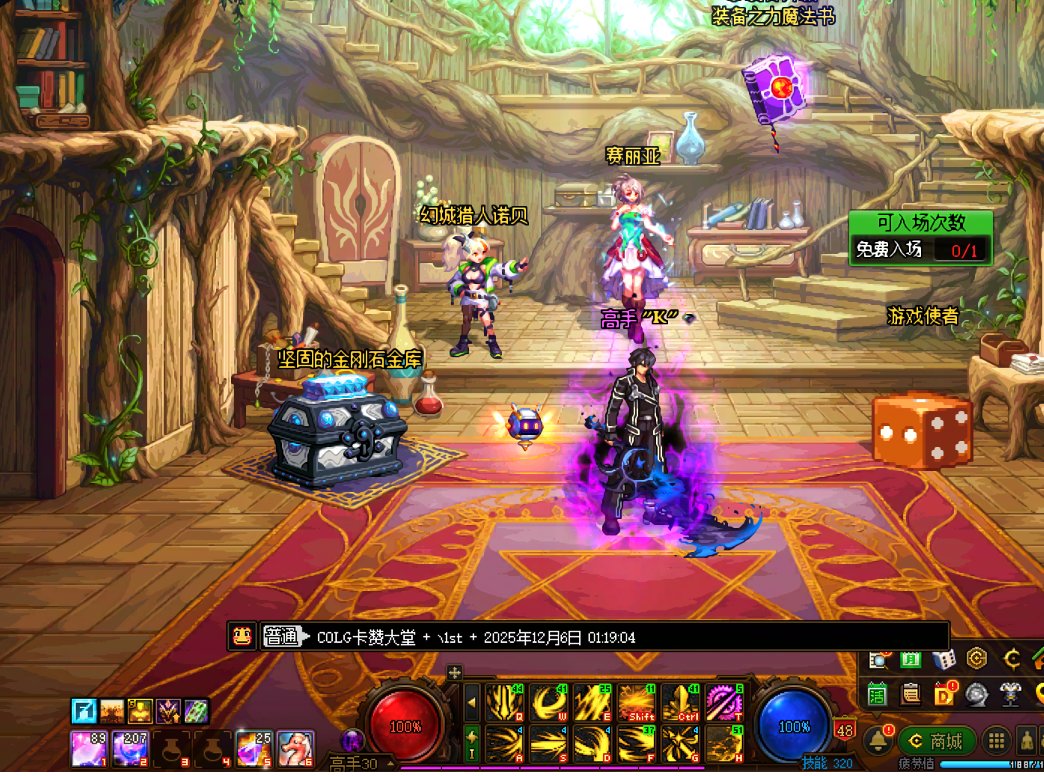Image resolution: width=1044 pixels, height=776 pixels.
Task: Open the grid menu button beside 商城
Action: [x=996, y=741]
